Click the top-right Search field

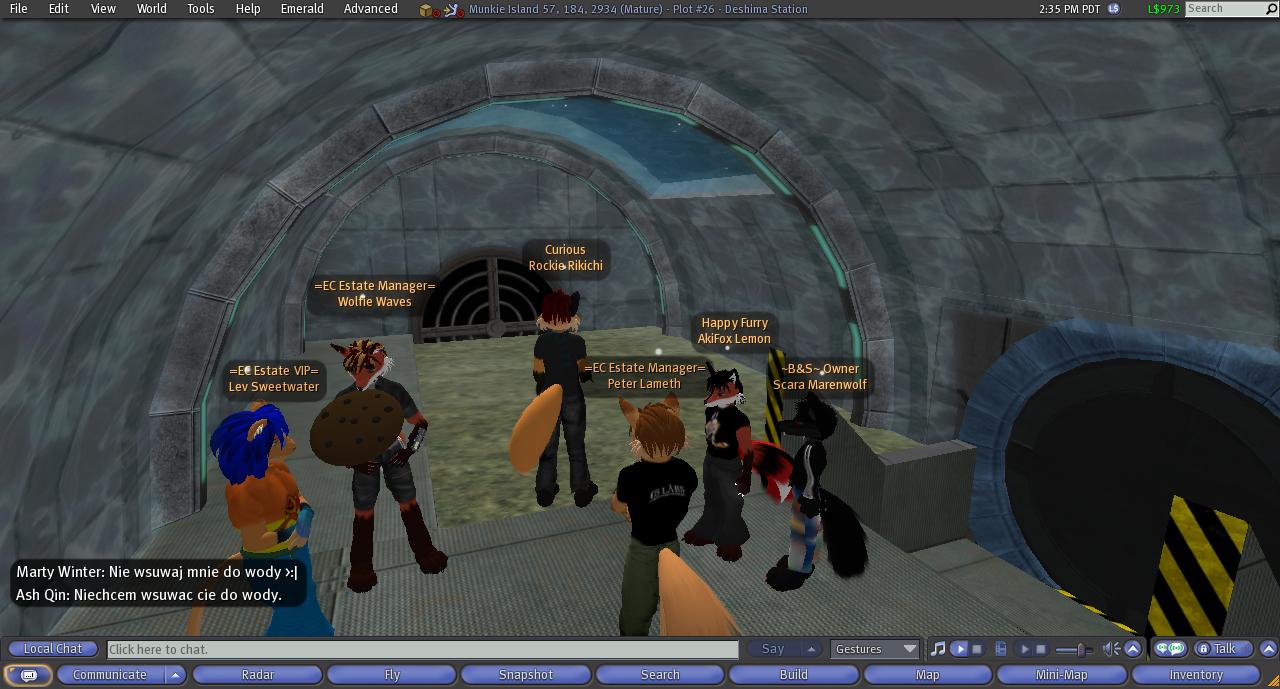[1229, 9]
